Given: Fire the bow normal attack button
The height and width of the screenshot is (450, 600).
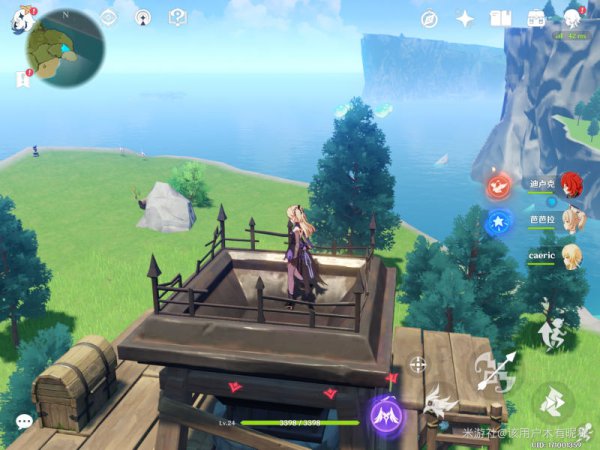Looking at the screenshot, I should 497,372.
